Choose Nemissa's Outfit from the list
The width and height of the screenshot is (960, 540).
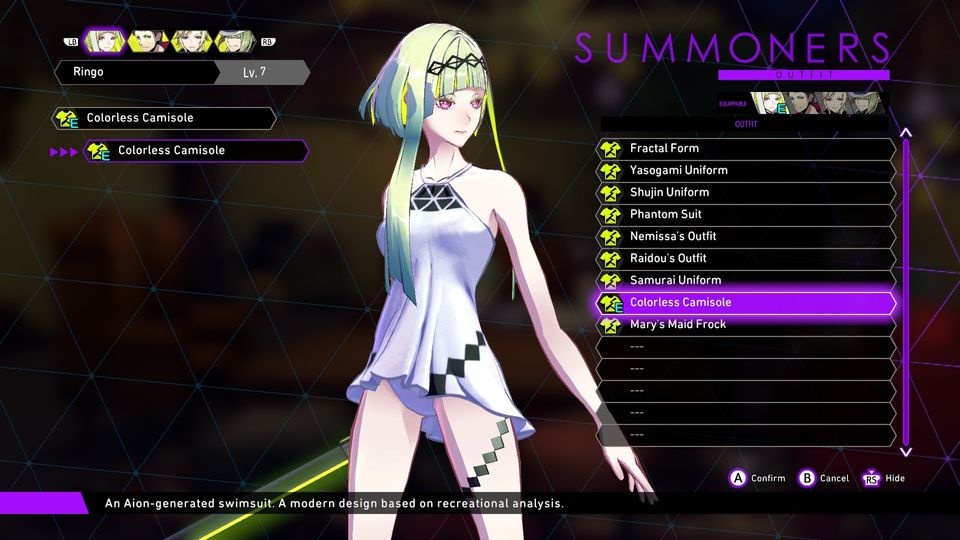(x=746, y=236)
